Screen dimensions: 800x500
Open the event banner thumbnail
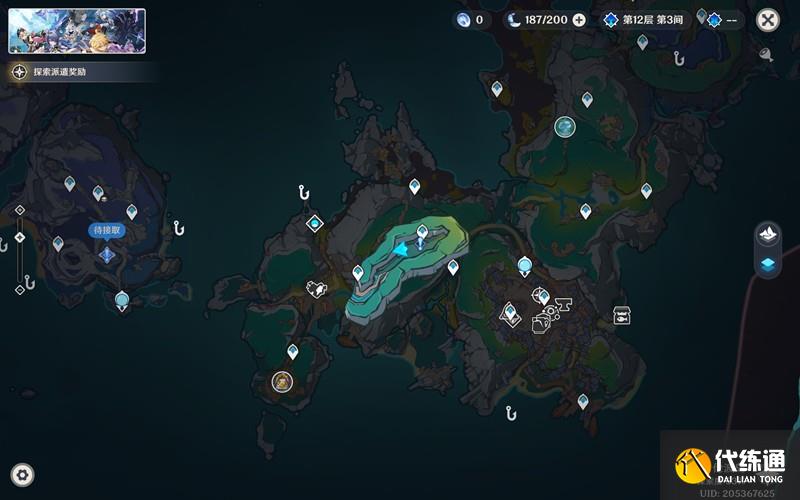pyautogui.click(x=77, y=31)
